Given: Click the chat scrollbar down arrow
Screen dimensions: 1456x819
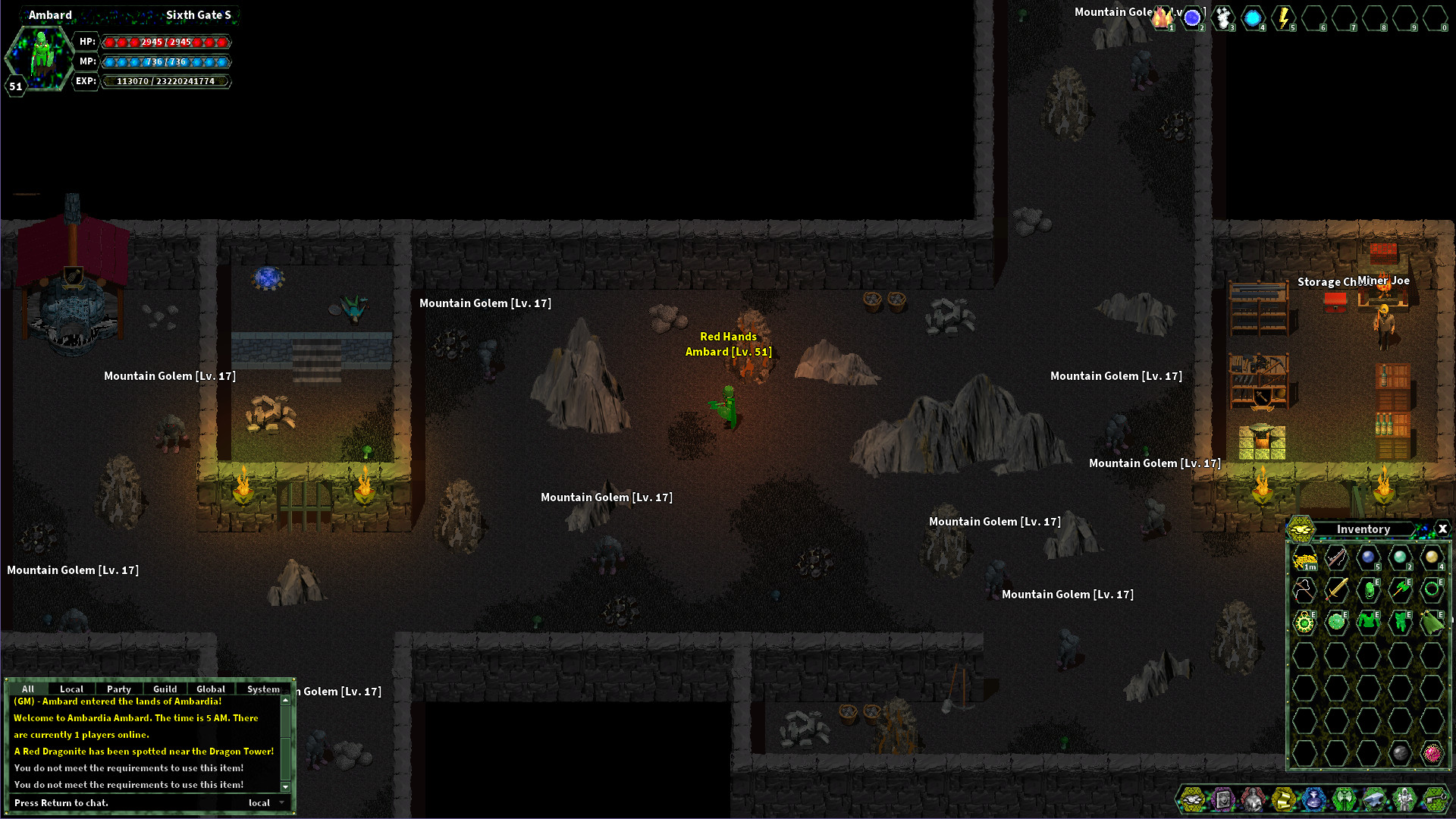Looking at the screenshot, I should point(285,787).
